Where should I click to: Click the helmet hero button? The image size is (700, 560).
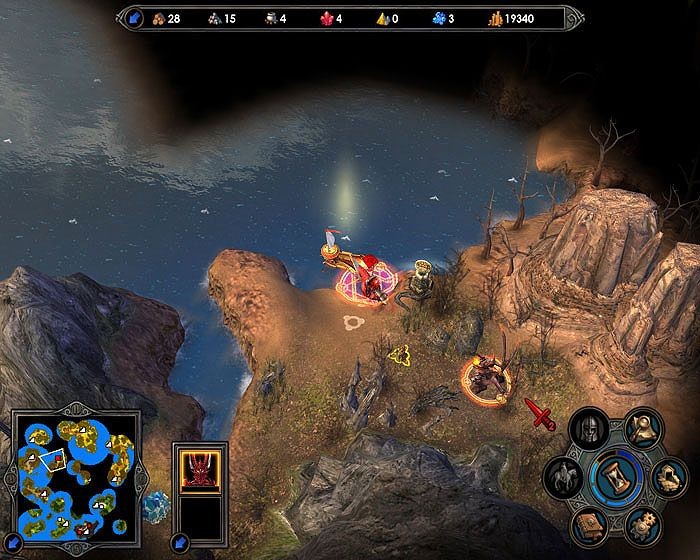[x=588, y=427]
